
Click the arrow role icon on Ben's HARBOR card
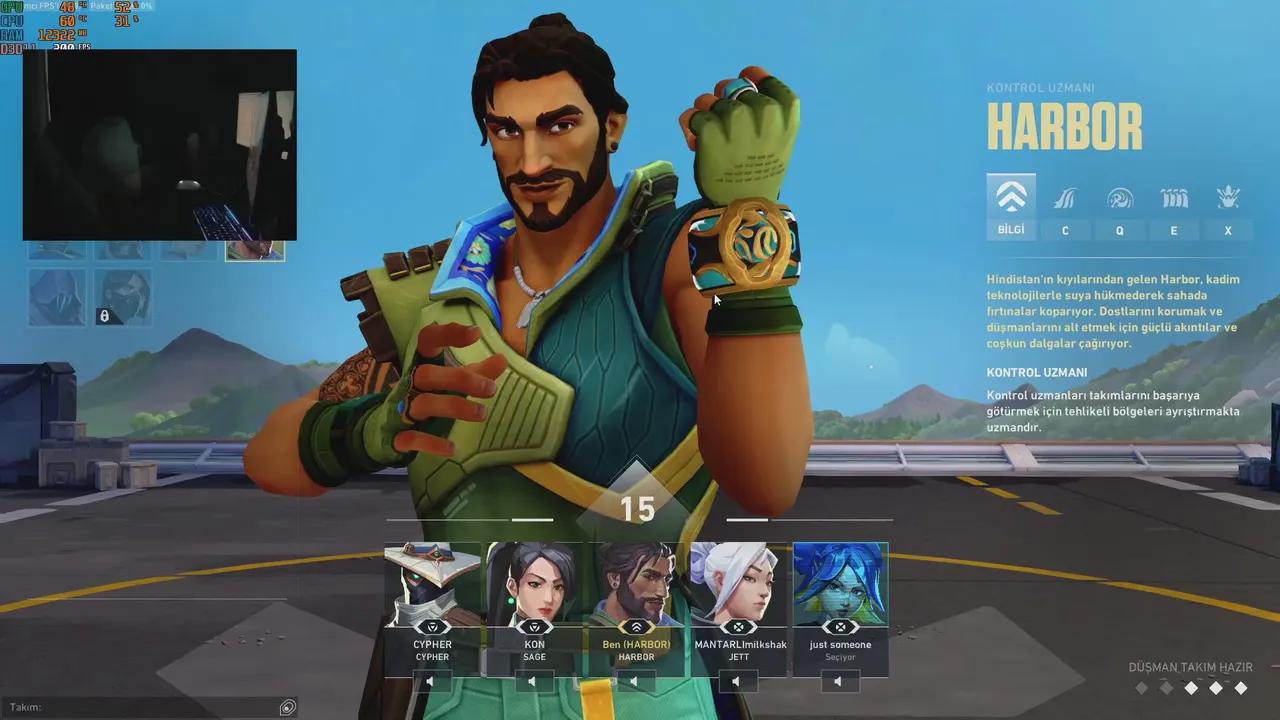pos(637,628)
